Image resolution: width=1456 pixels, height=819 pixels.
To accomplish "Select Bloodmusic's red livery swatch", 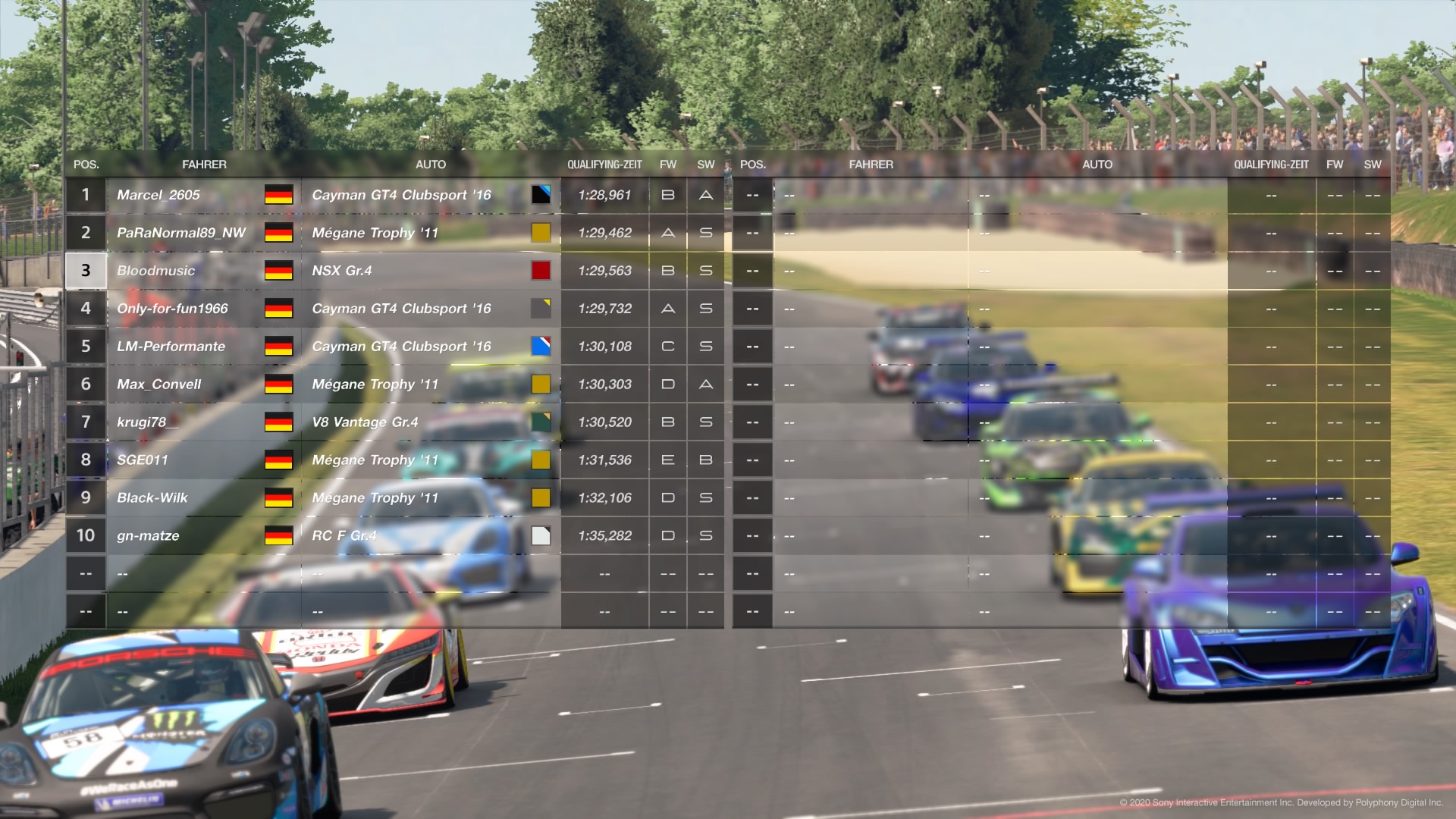I will (541, 271).
